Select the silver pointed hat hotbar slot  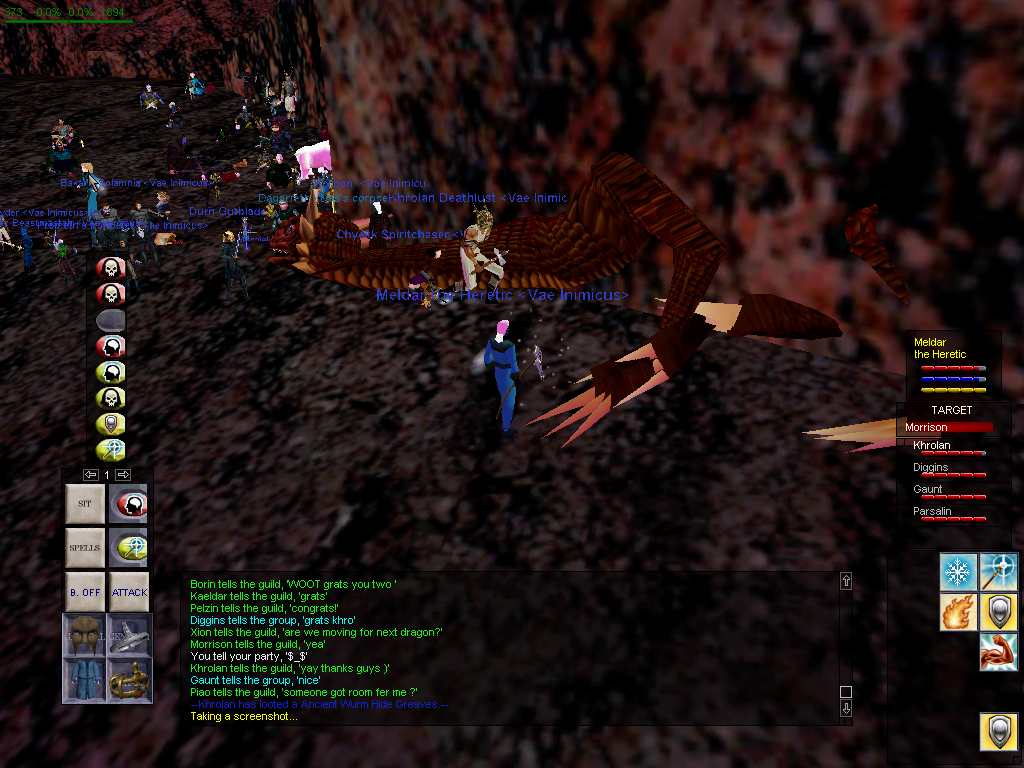[x=129, y=635]
